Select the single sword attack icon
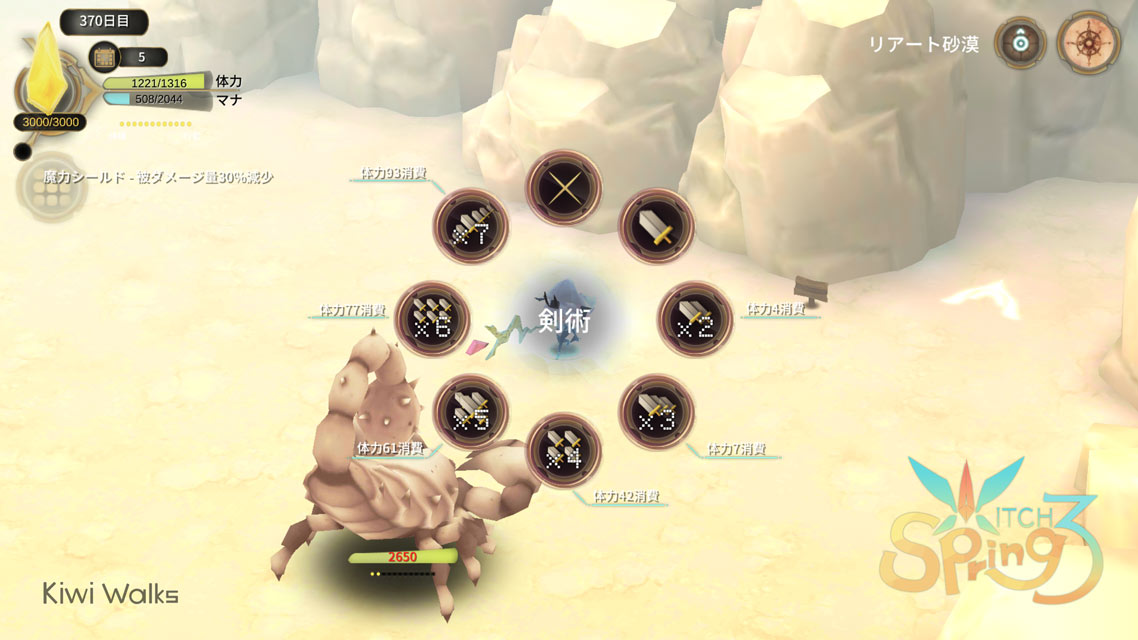1138x640 pixels. [x=656, y=227]
